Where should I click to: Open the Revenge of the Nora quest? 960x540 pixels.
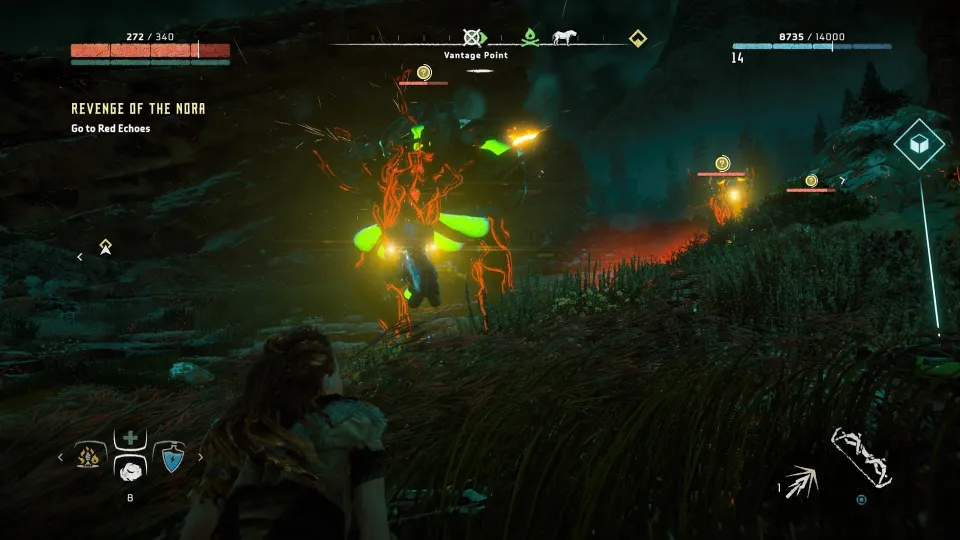point(138,108)
